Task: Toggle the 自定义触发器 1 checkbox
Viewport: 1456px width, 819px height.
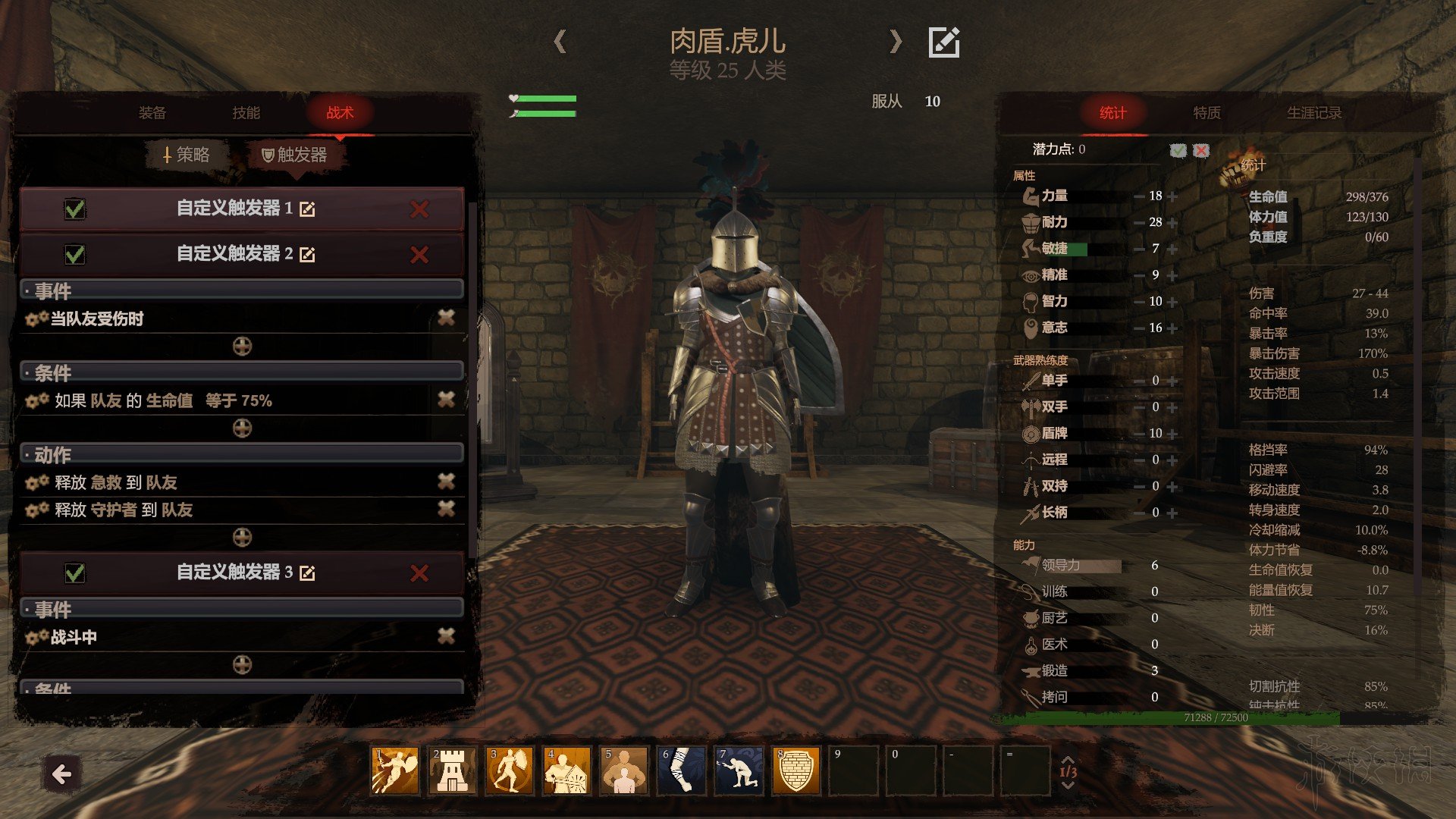Action: tap(75, 209)
